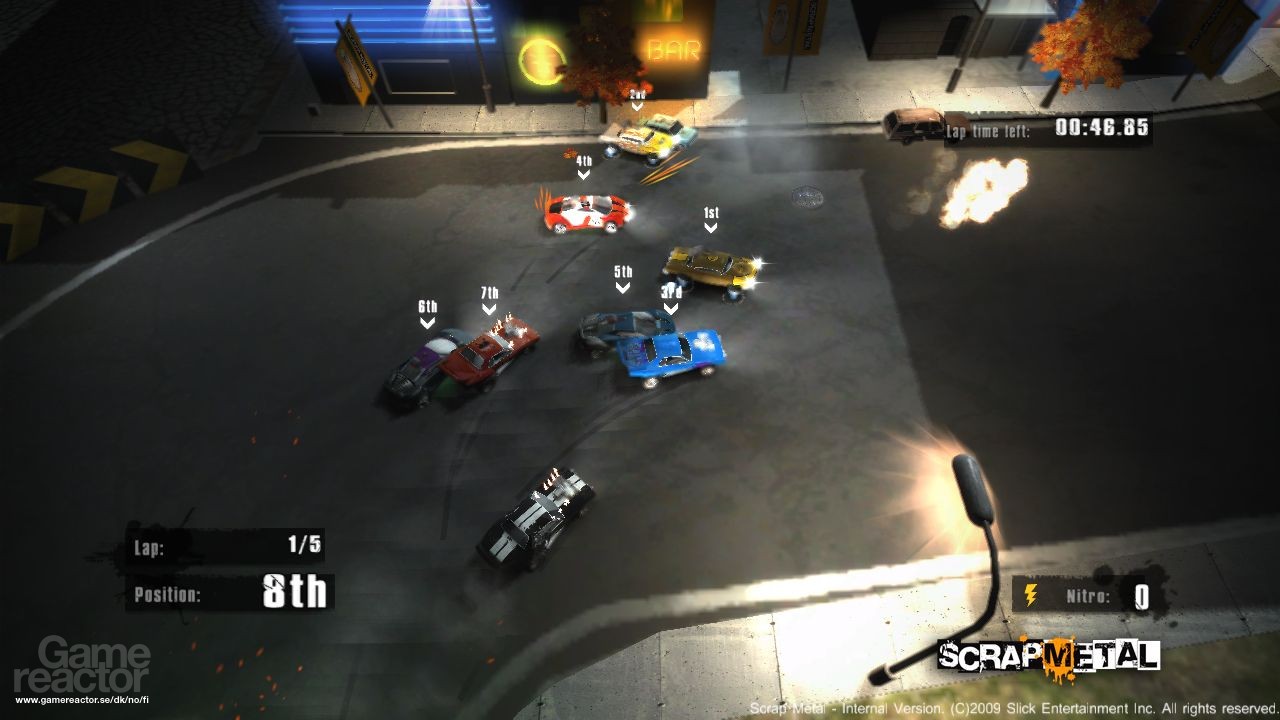Screen dimensions: 1280x720
Task: Open the Position 8th status bar
Action: click(x=230, y=590)
